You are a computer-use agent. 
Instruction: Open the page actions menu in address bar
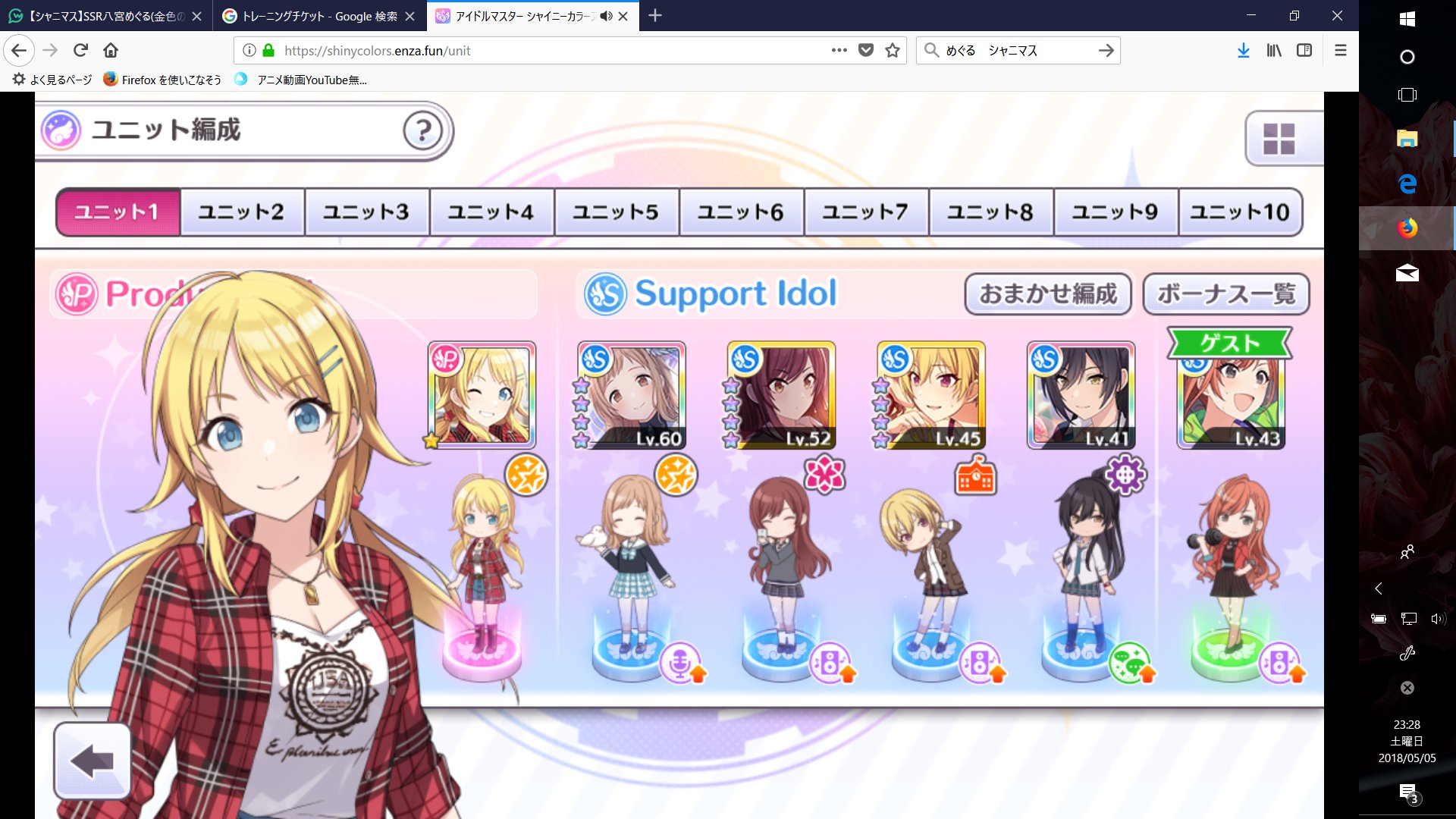click(837, 50)
